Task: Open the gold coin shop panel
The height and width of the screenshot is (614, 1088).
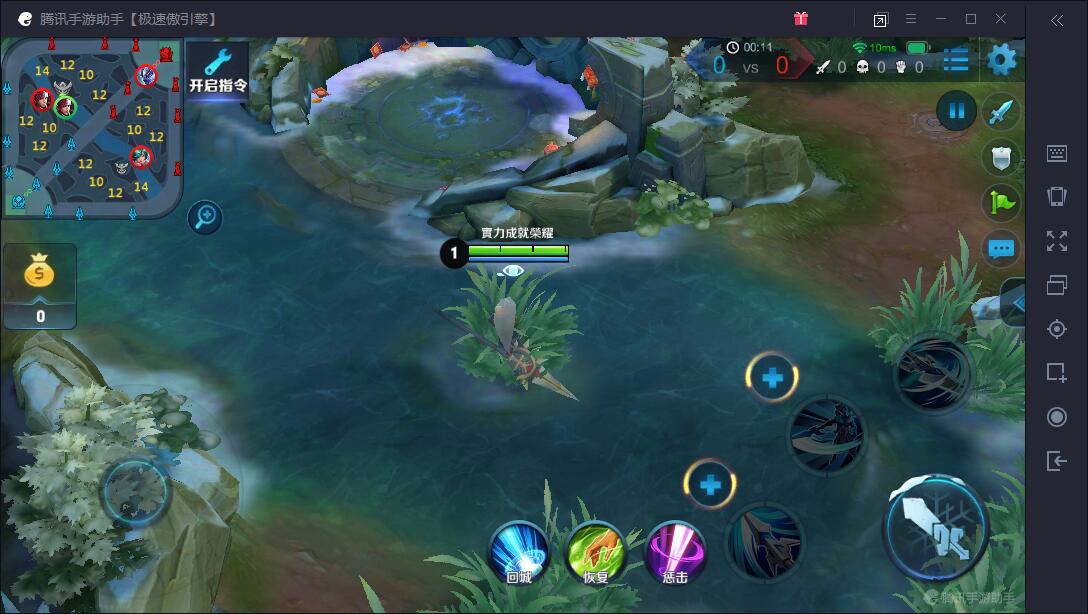Action: (x=40, y=285)
